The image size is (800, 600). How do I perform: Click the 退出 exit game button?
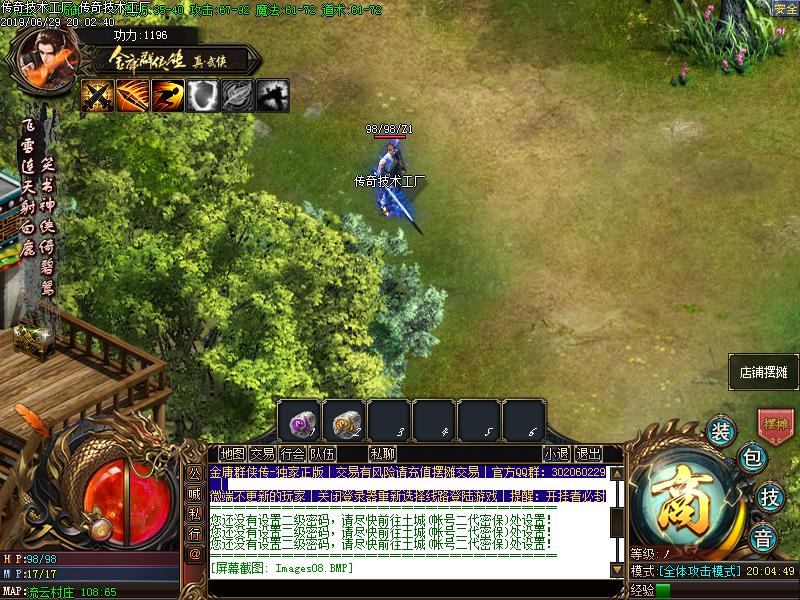(x=589, y=454)
